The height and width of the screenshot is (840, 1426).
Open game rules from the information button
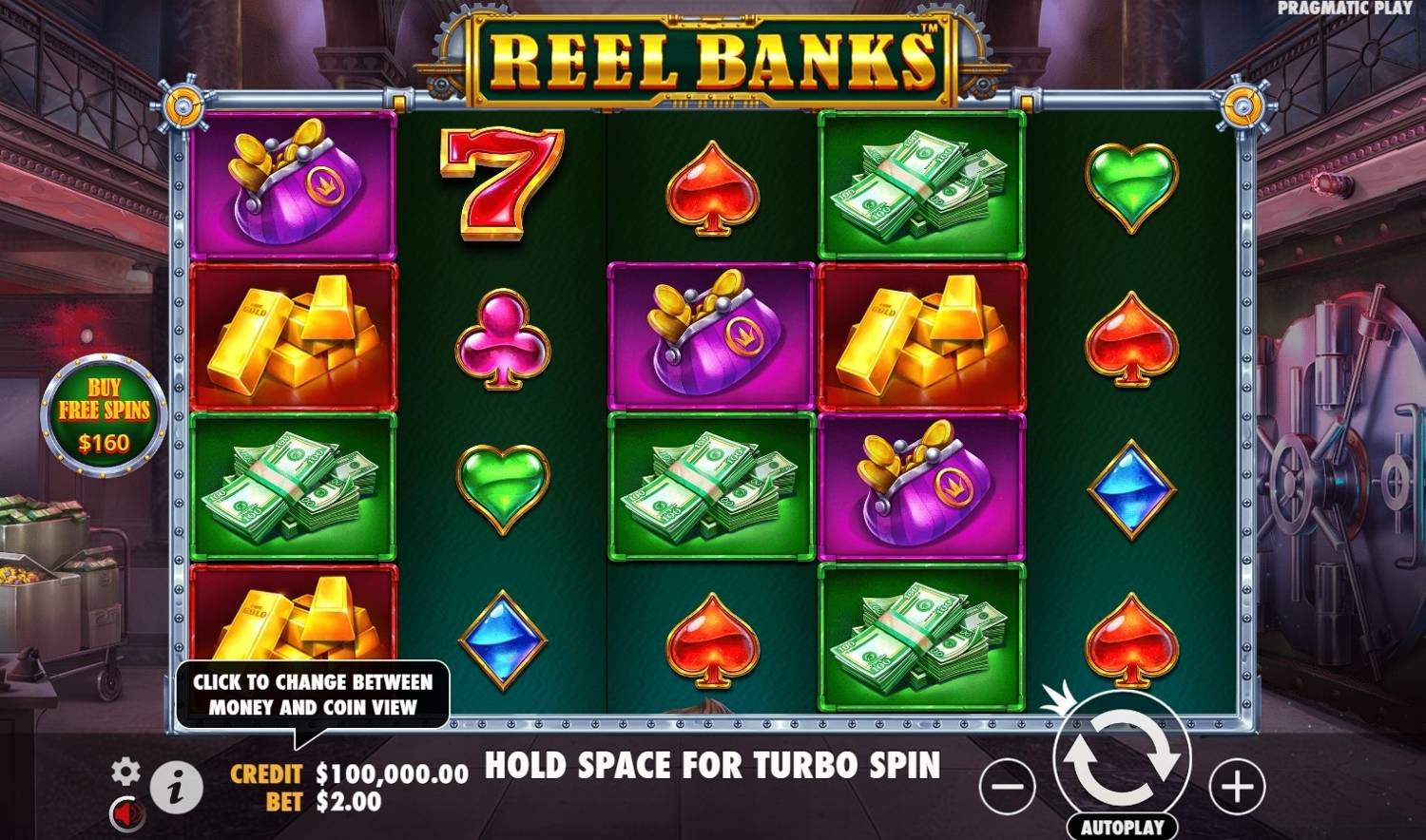coord(177,784)
